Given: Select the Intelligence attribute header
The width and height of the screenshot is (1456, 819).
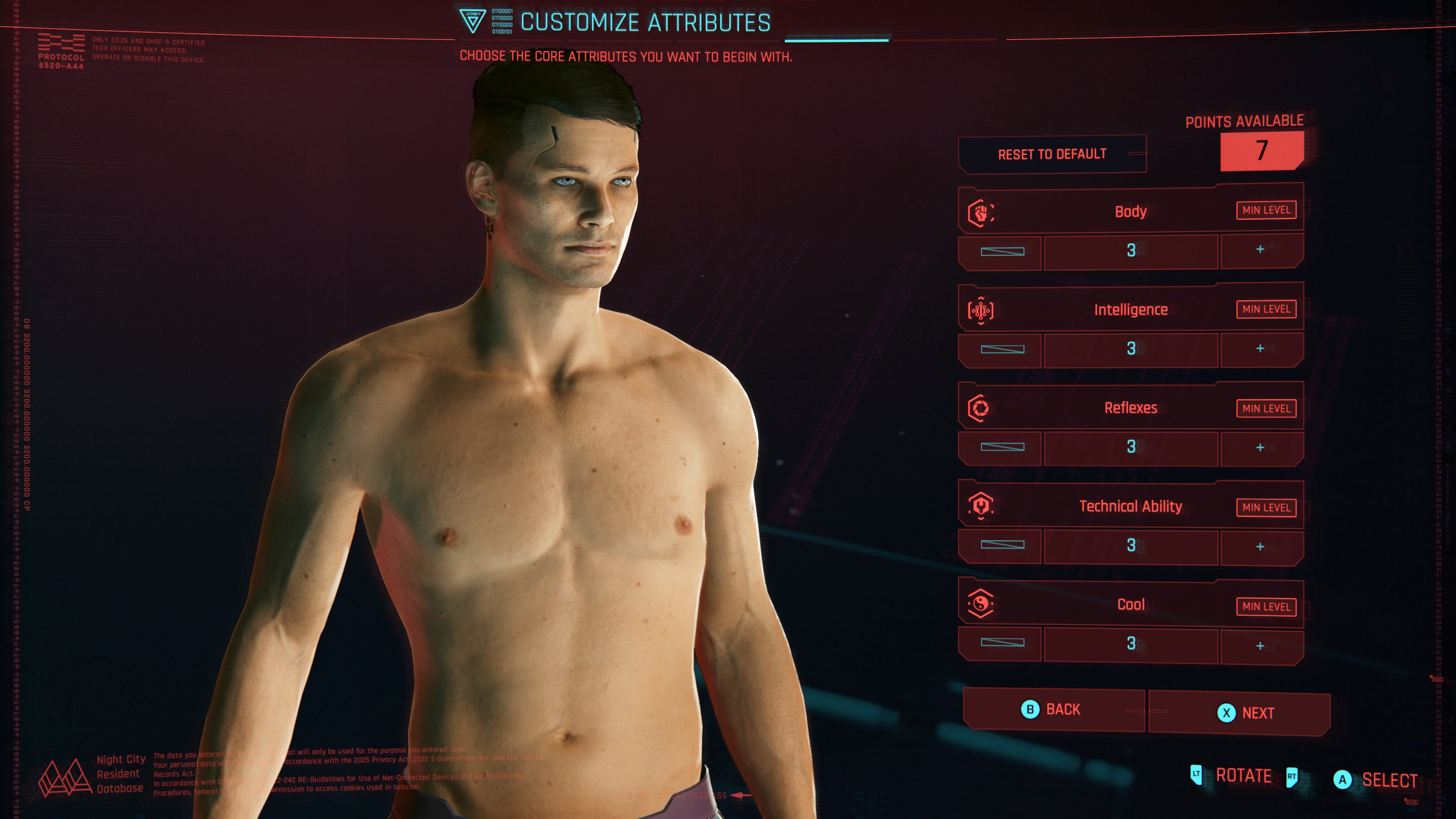Looking at the screenshot, I should [x=1130, y=310].
